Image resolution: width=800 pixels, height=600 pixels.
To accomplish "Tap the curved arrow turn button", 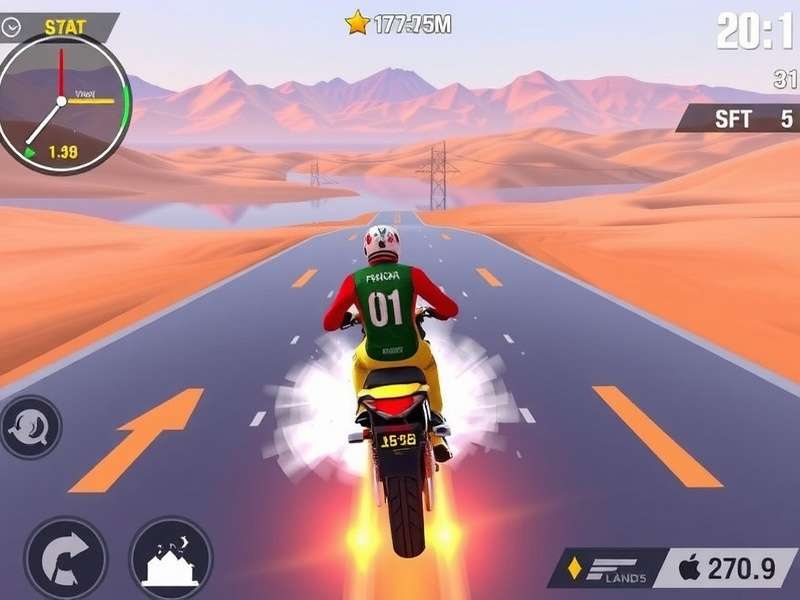I will coord(65,558).
